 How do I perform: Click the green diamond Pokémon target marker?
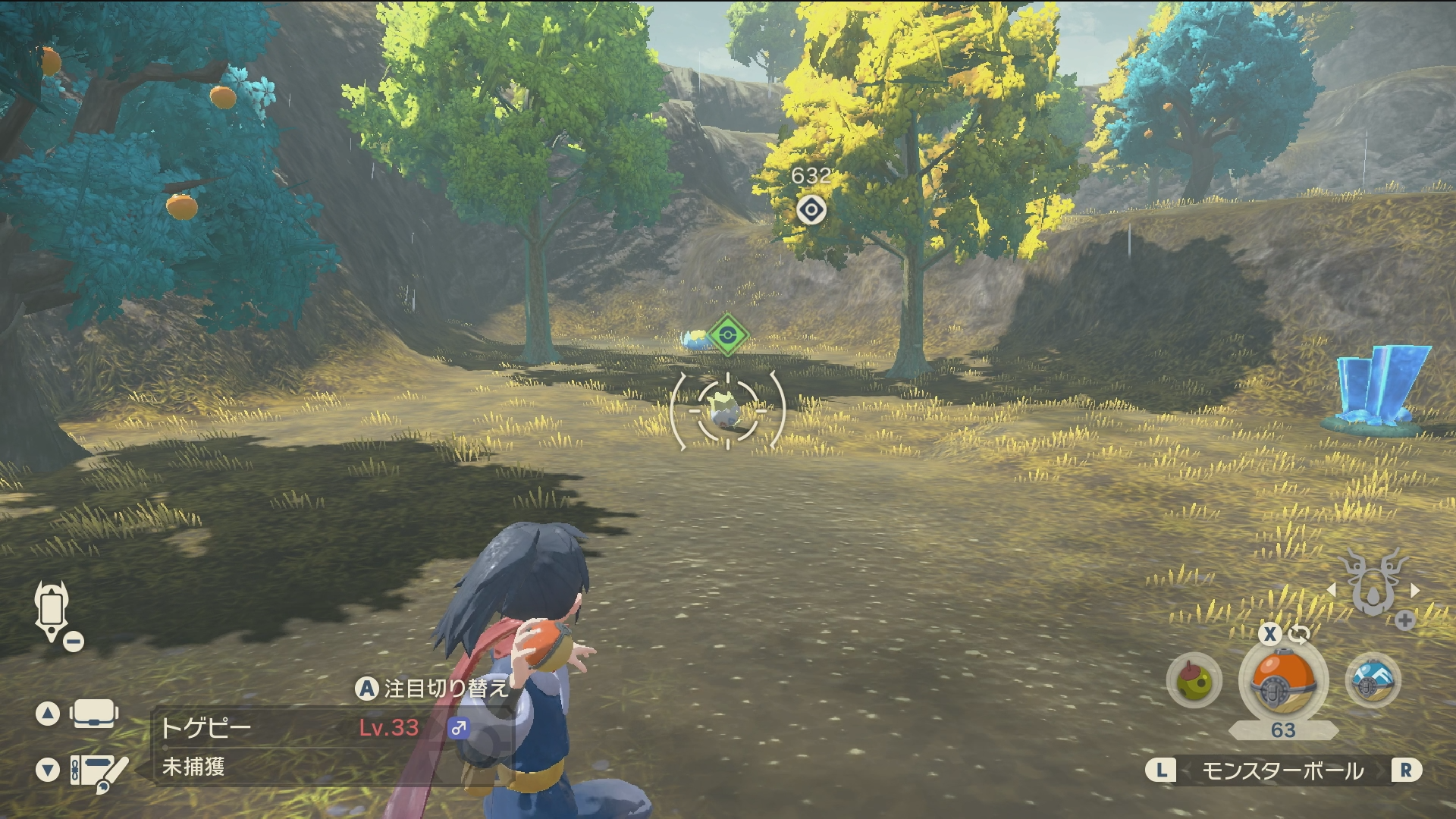pyautogui.click(x=728, y=334)
